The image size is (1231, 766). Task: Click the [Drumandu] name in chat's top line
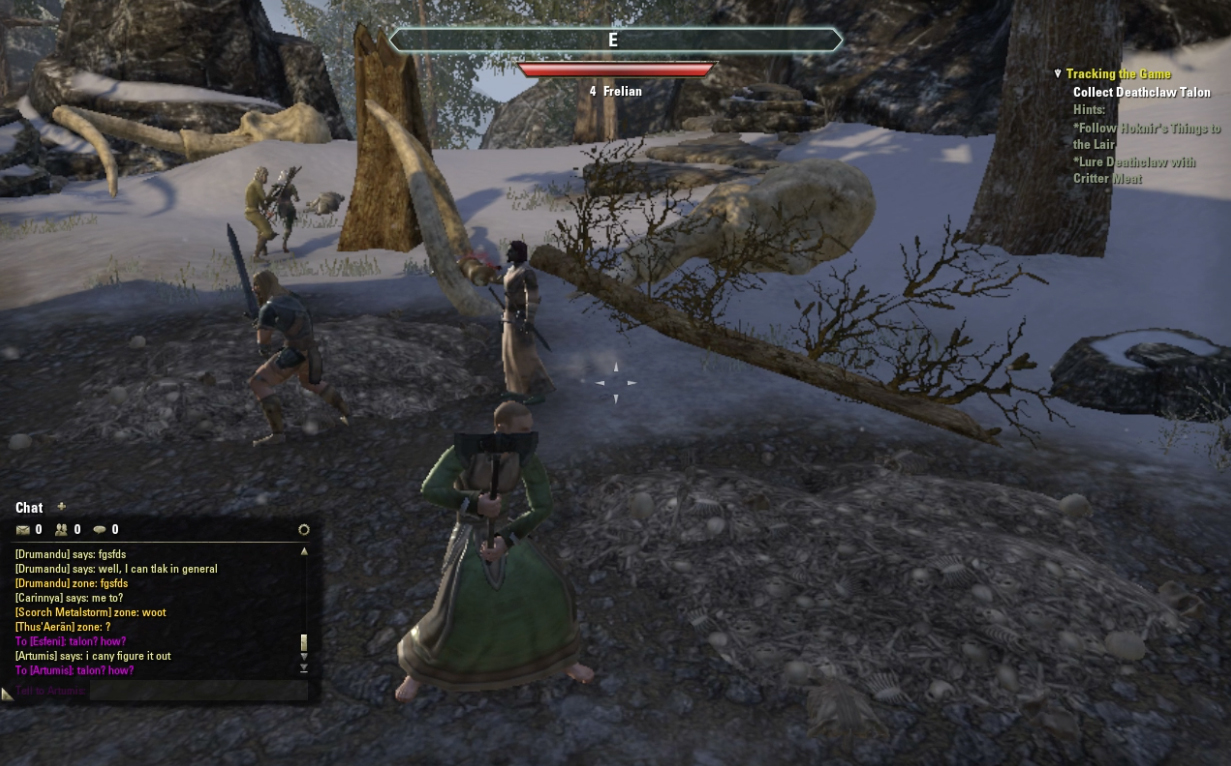coord(41,554)
